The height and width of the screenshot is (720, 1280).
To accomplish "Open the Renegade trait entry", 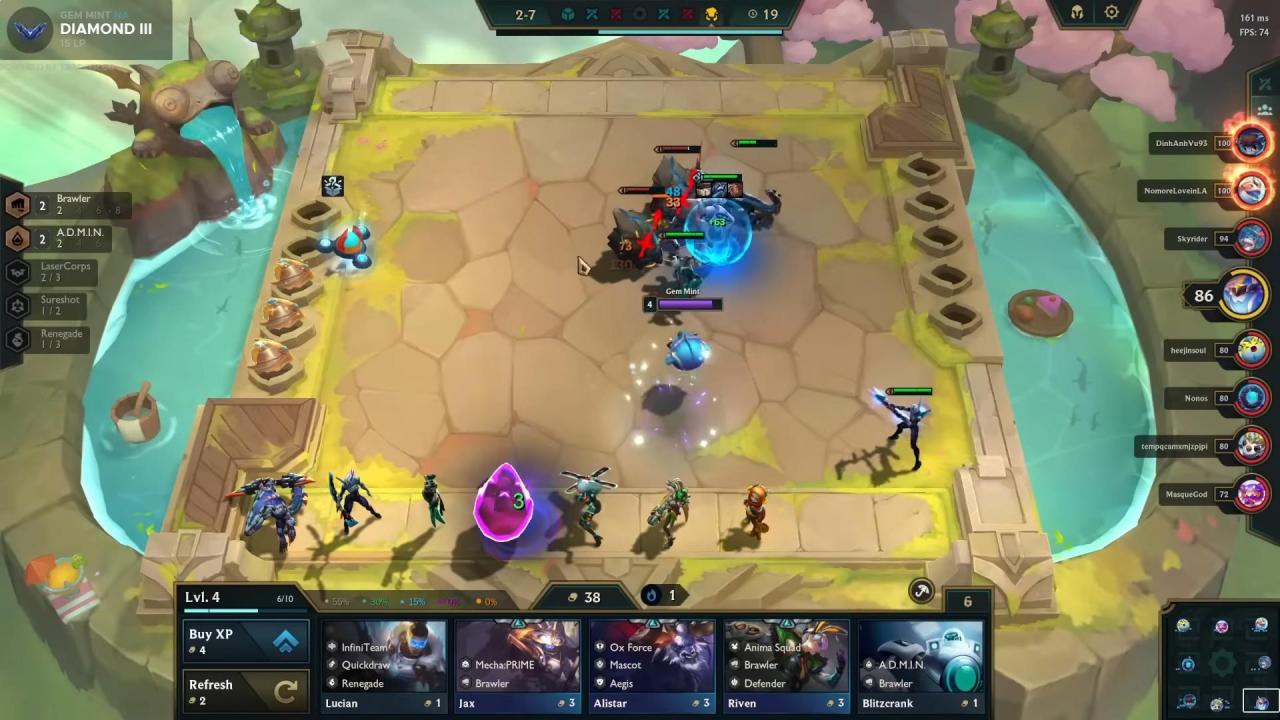I will [58, 339].
